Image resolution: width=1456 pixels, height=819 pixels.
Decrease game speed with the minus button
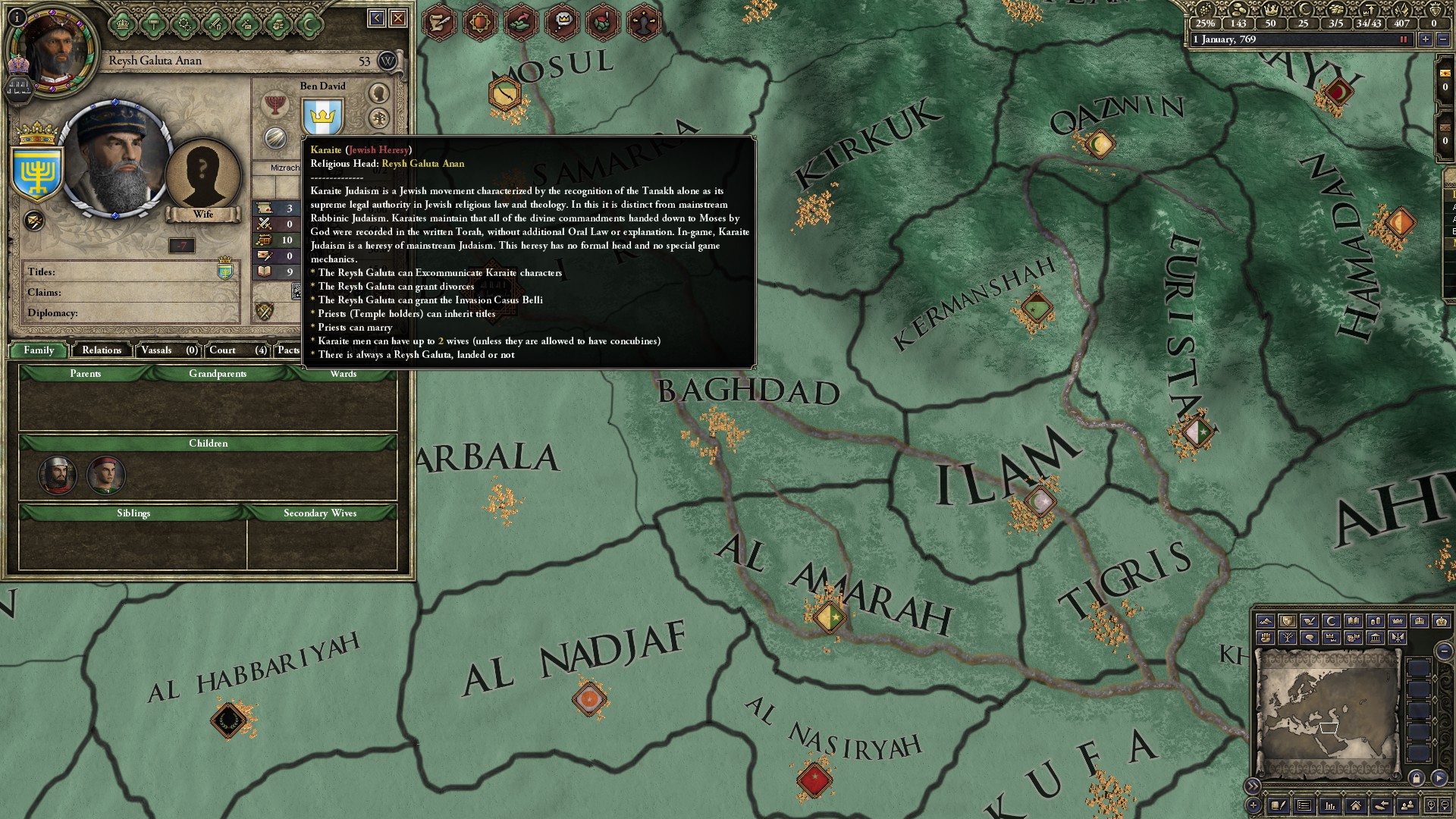[1443, 39]
